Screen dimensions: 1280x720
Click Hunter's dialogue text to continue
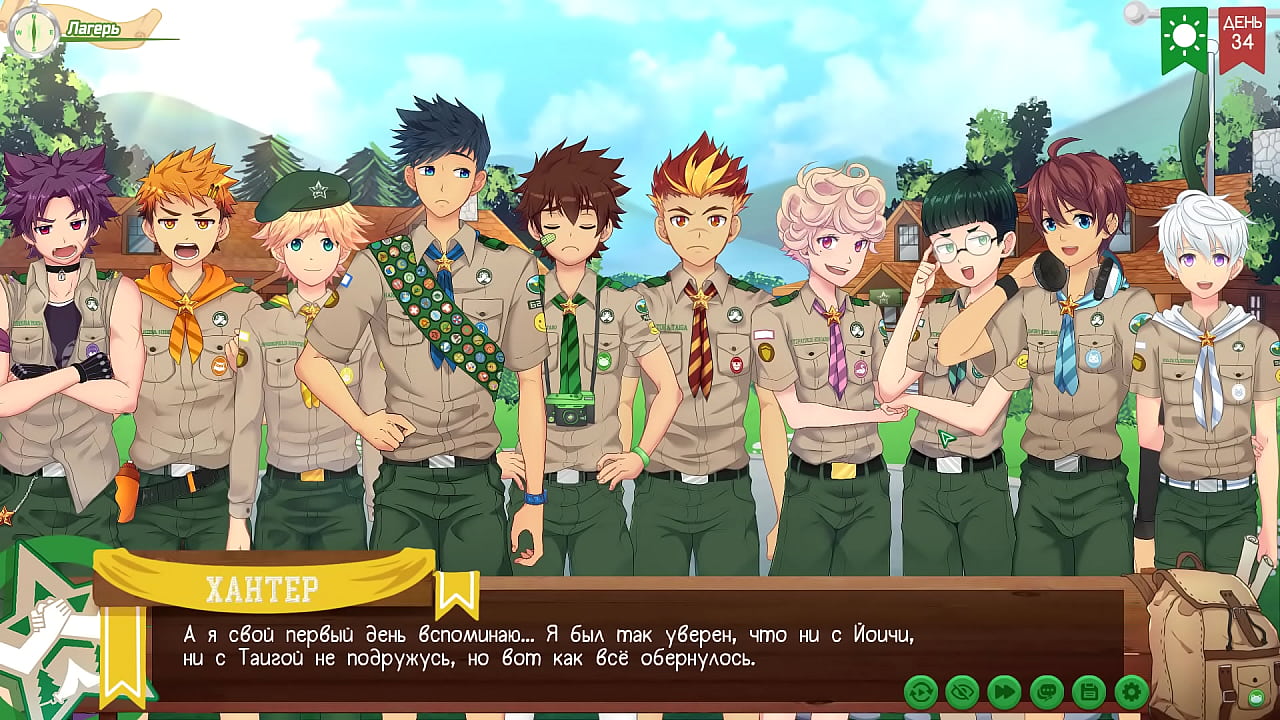click(x=548, y=647)
